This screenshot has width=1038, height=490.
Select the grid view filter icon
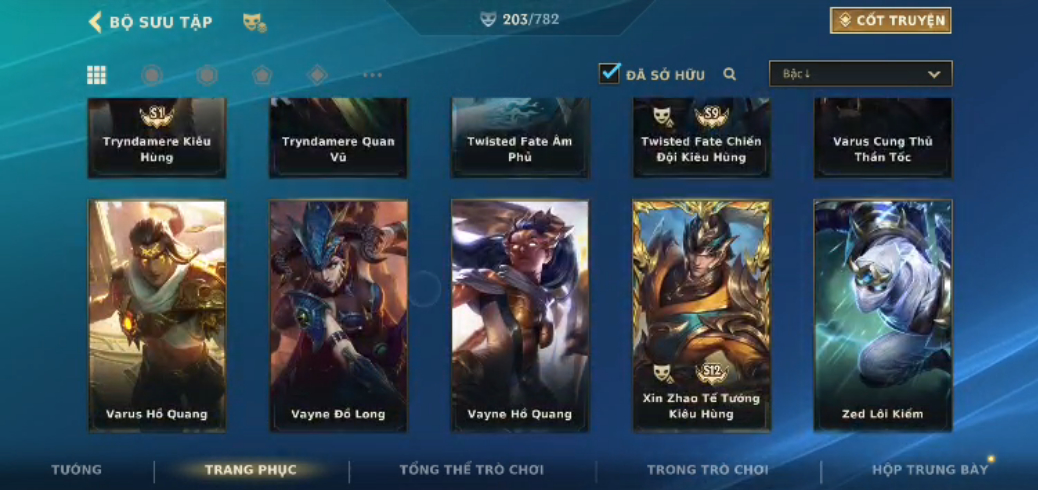[x=97, y=75]
